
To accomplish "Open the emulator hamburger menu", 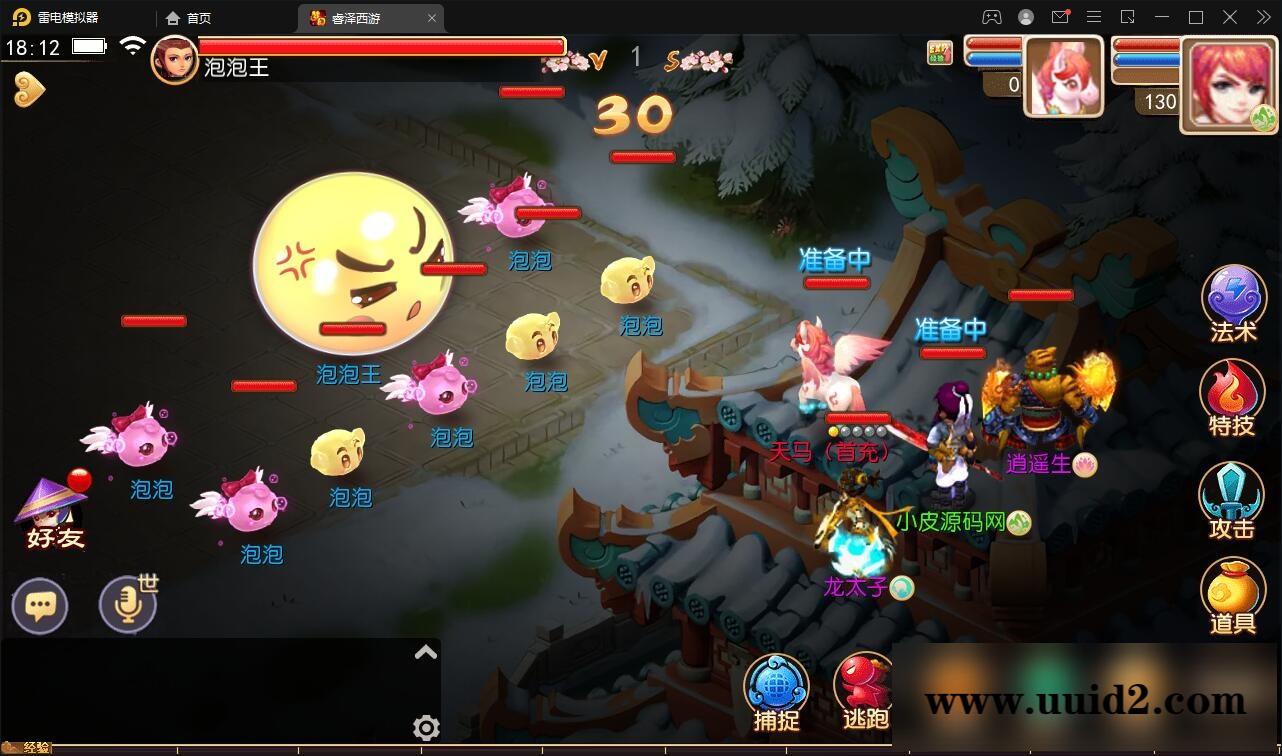I will pyautogui.click(x=1094, y=17).
